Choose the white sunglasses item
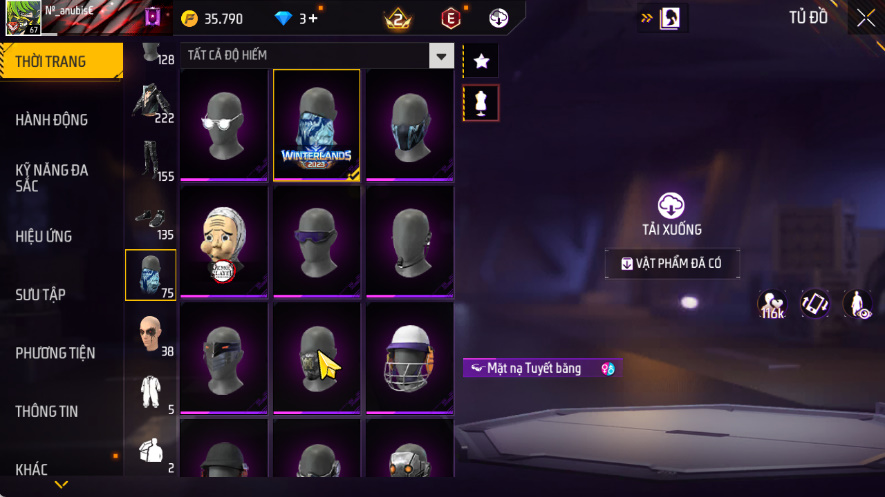Screen dimensions: 885x497 coord(224,125)
